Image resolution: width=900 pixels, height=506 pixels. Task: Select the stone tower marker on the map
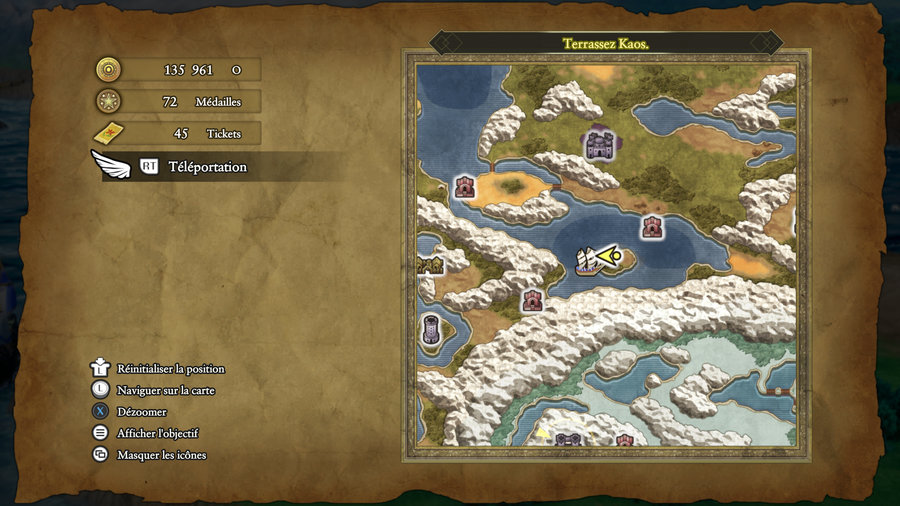tap(431, 329)
